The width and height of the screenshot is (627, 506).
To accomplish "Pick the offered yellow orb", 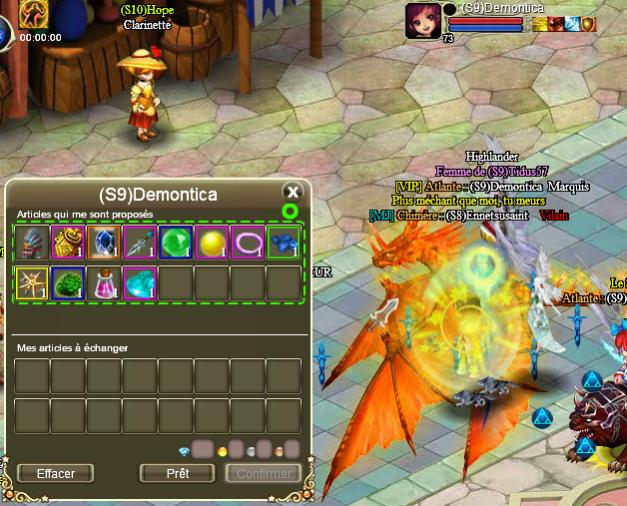I will pos(212,243).
